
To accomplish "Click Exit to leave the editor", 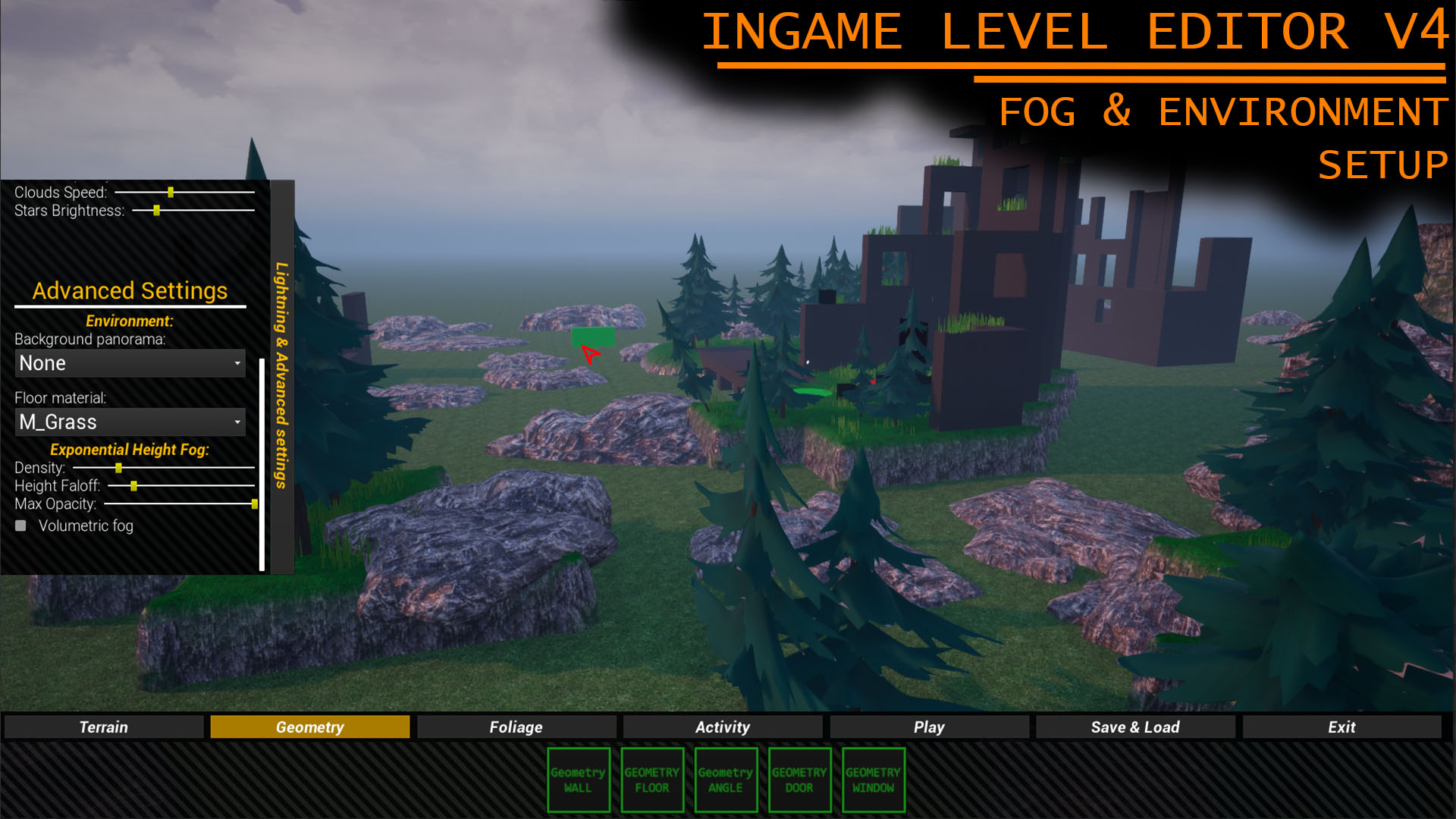I will pyautogui.click(x=1341, y=726).
